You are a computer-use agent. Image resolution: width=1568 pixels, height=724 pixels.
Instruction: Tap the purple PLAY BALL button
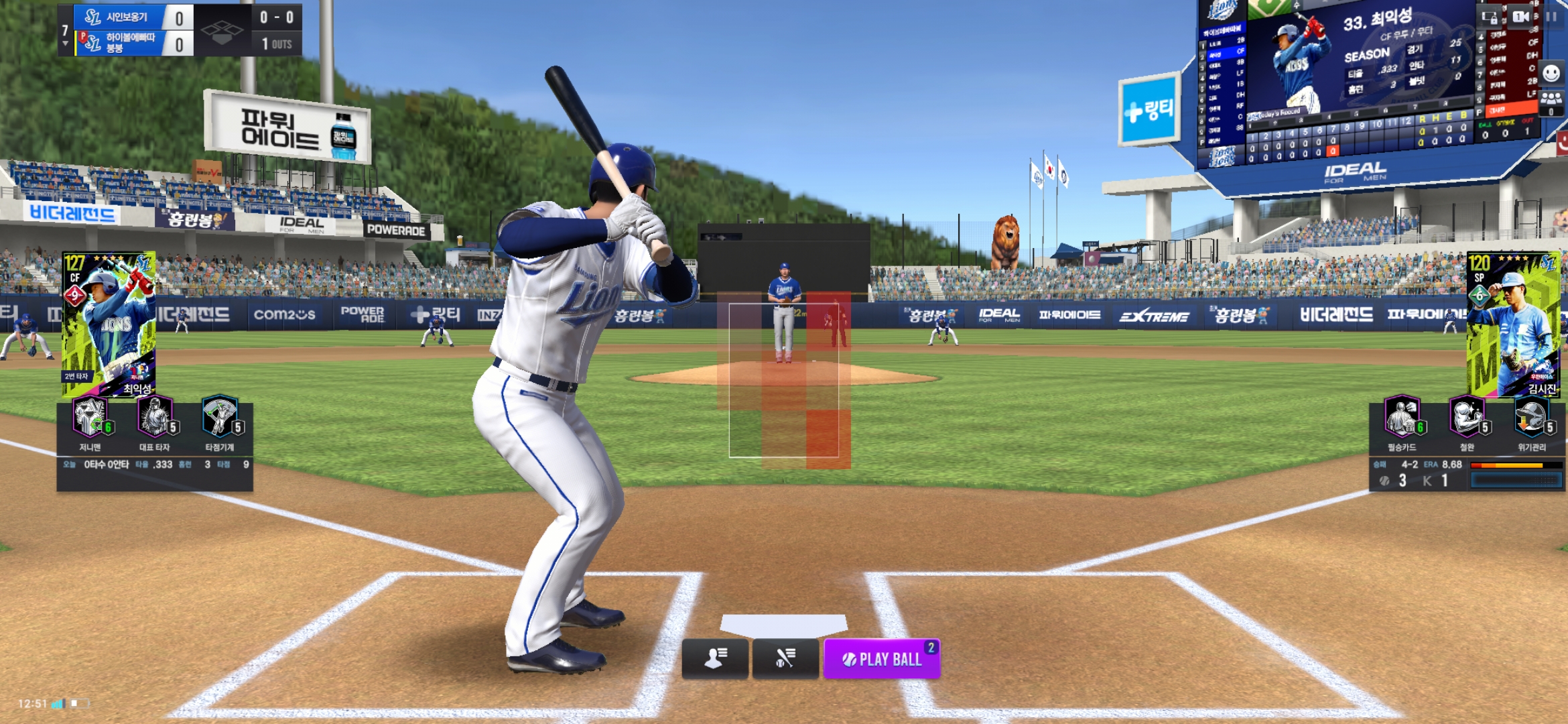881,659
